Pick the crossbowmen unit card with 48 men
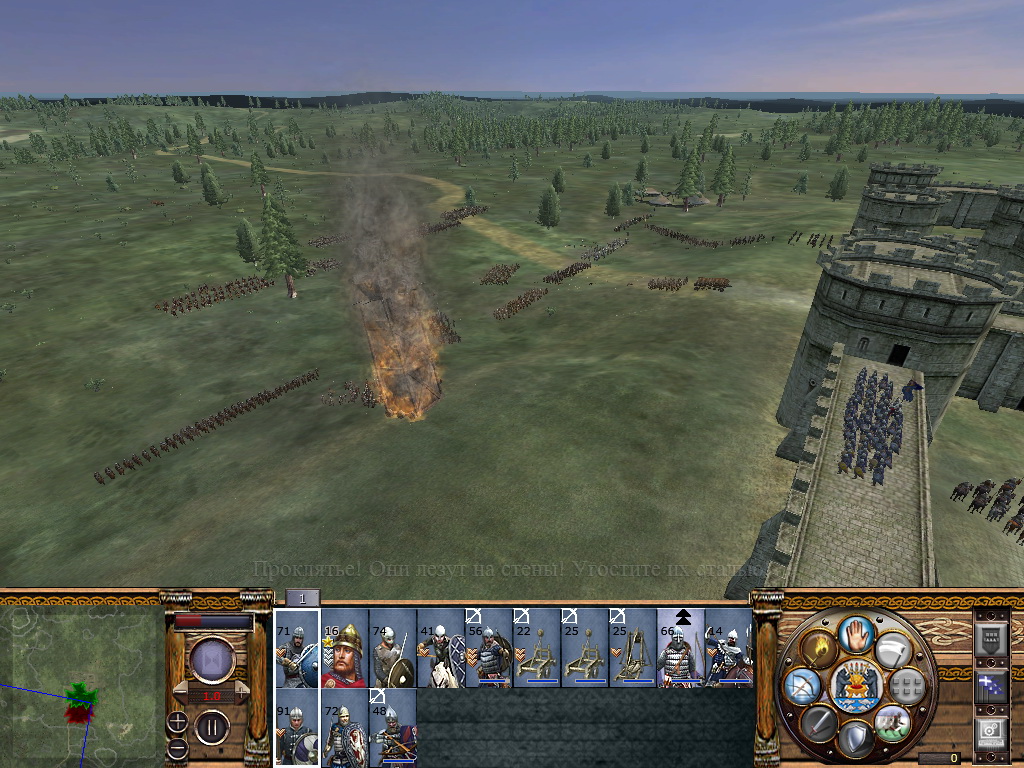This screenshot has width=1024, height=768. click(x=393, y=727)
